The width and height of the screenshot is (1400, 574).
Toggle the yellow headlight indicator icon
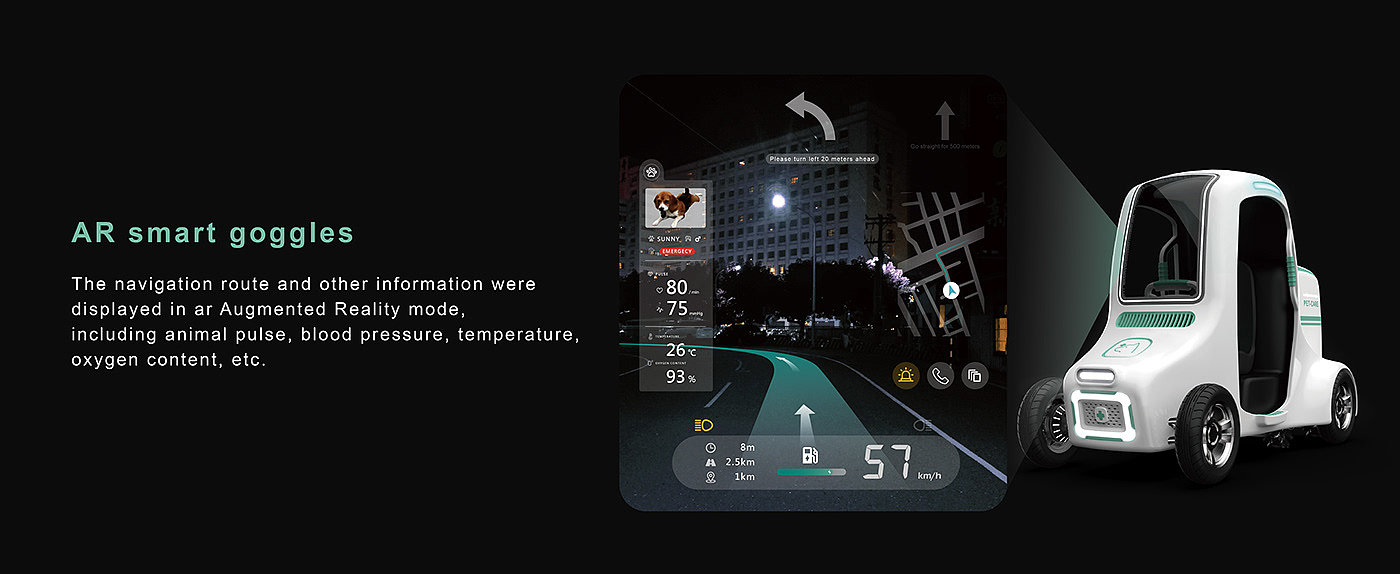point(703,425)
